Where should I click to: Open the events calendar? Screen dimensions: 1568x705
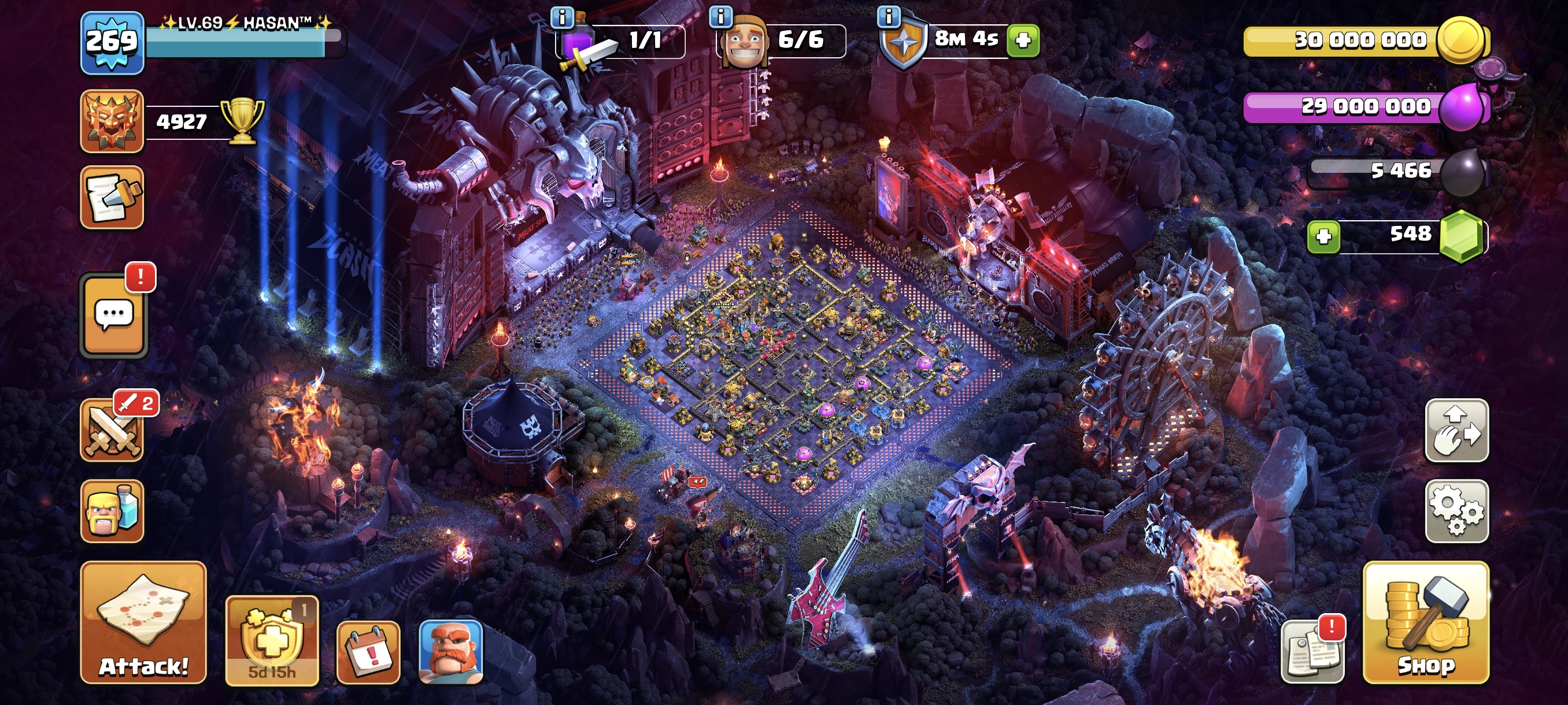[x=368, y=652]
